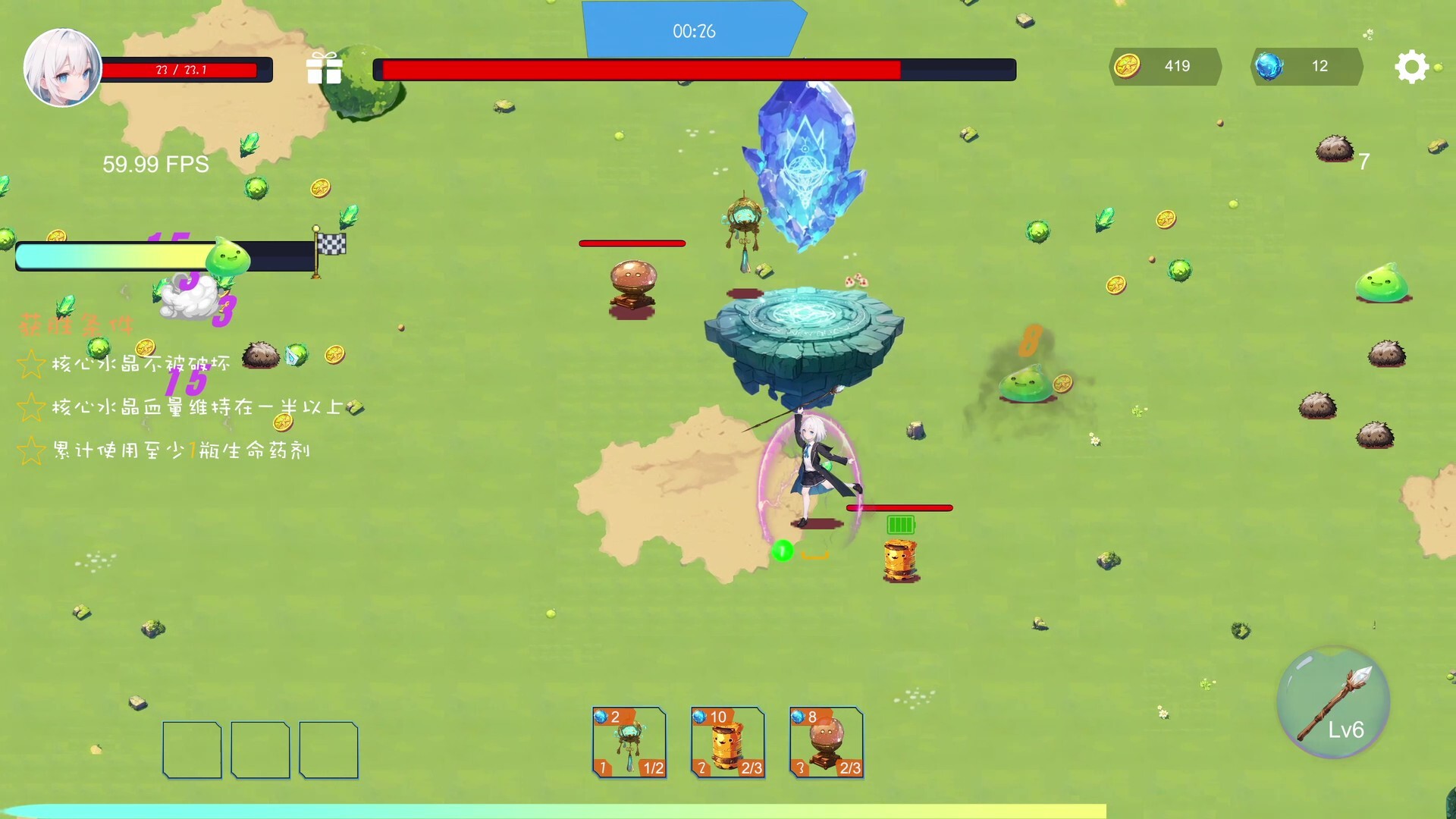
Task: Click the gift box reward icon
Action: coord(325,70)
